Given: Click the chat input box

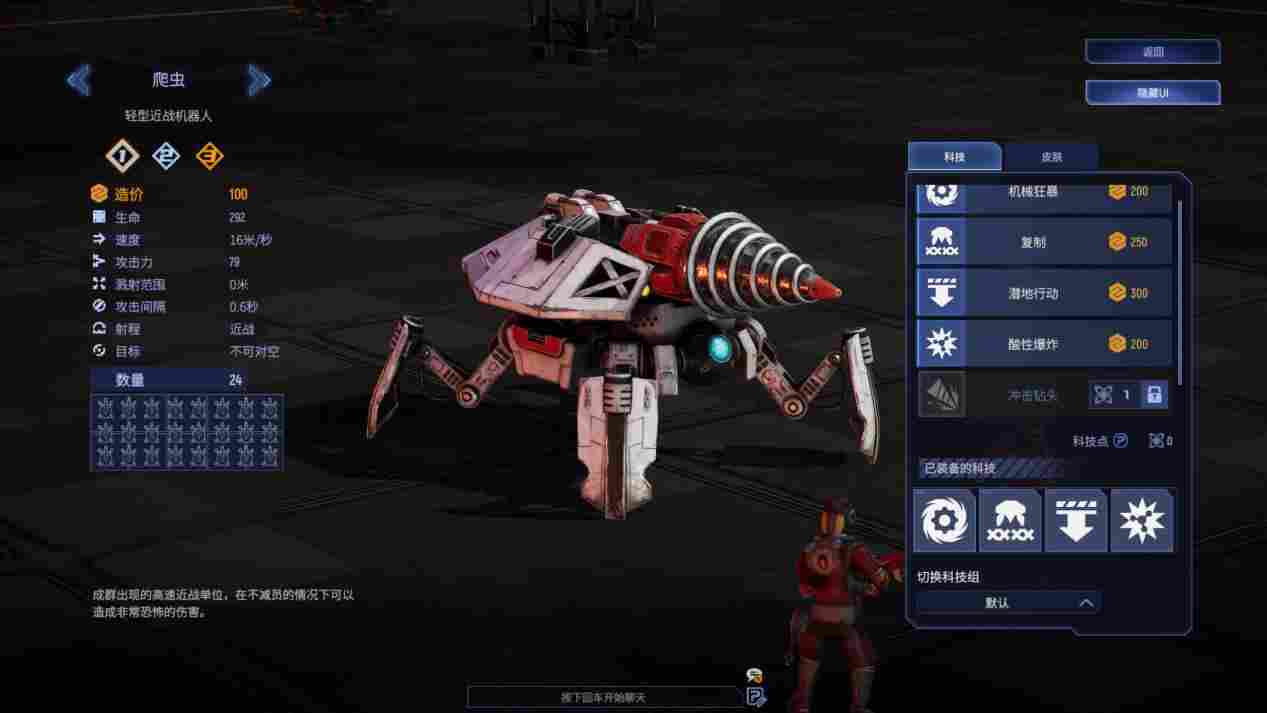Looking at the screenshot, I should [x=605, y=697].
